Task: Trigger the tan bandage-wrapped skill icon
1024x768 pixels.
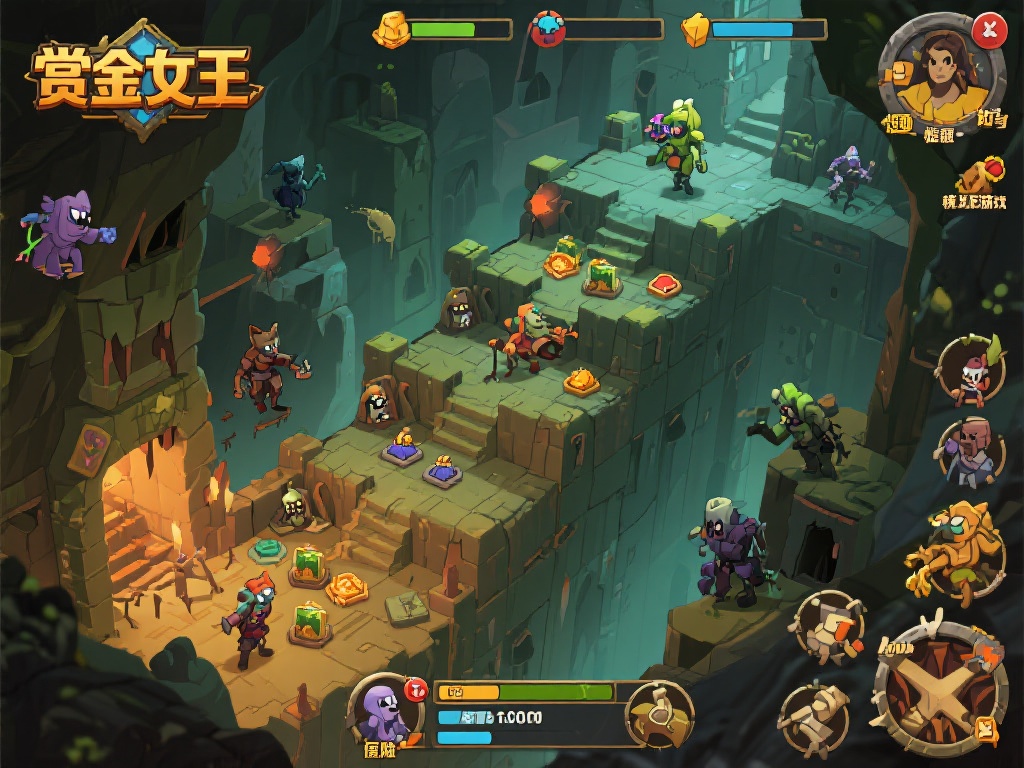Action: (x=815, y=717)
